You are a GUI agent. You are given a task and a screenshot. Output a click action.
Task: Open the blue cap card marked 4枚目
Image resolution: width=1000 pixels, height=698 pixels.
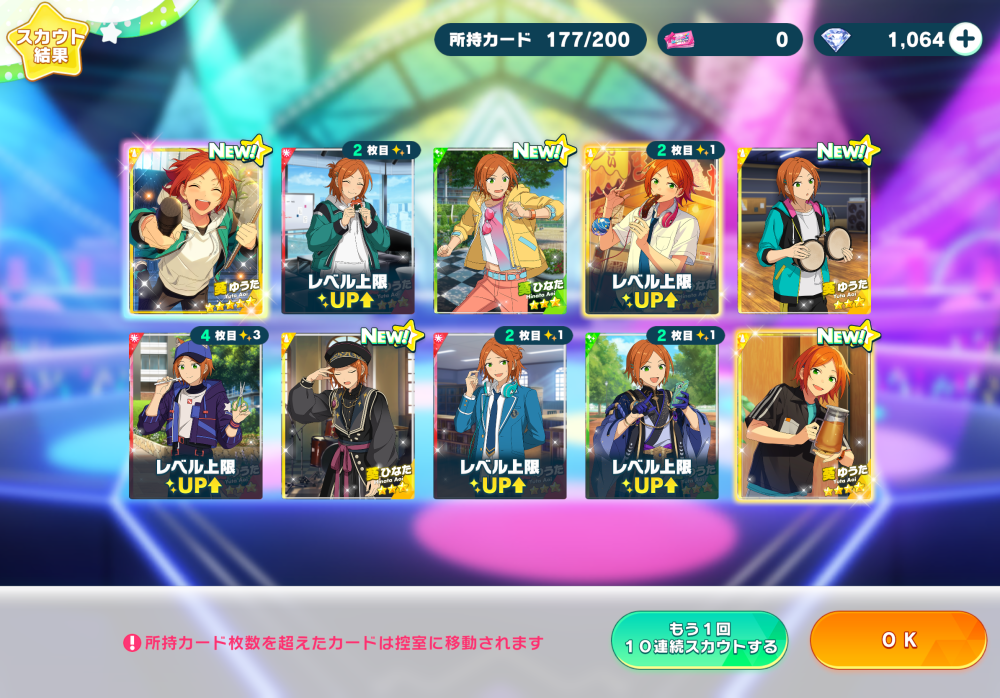(196, 416)
